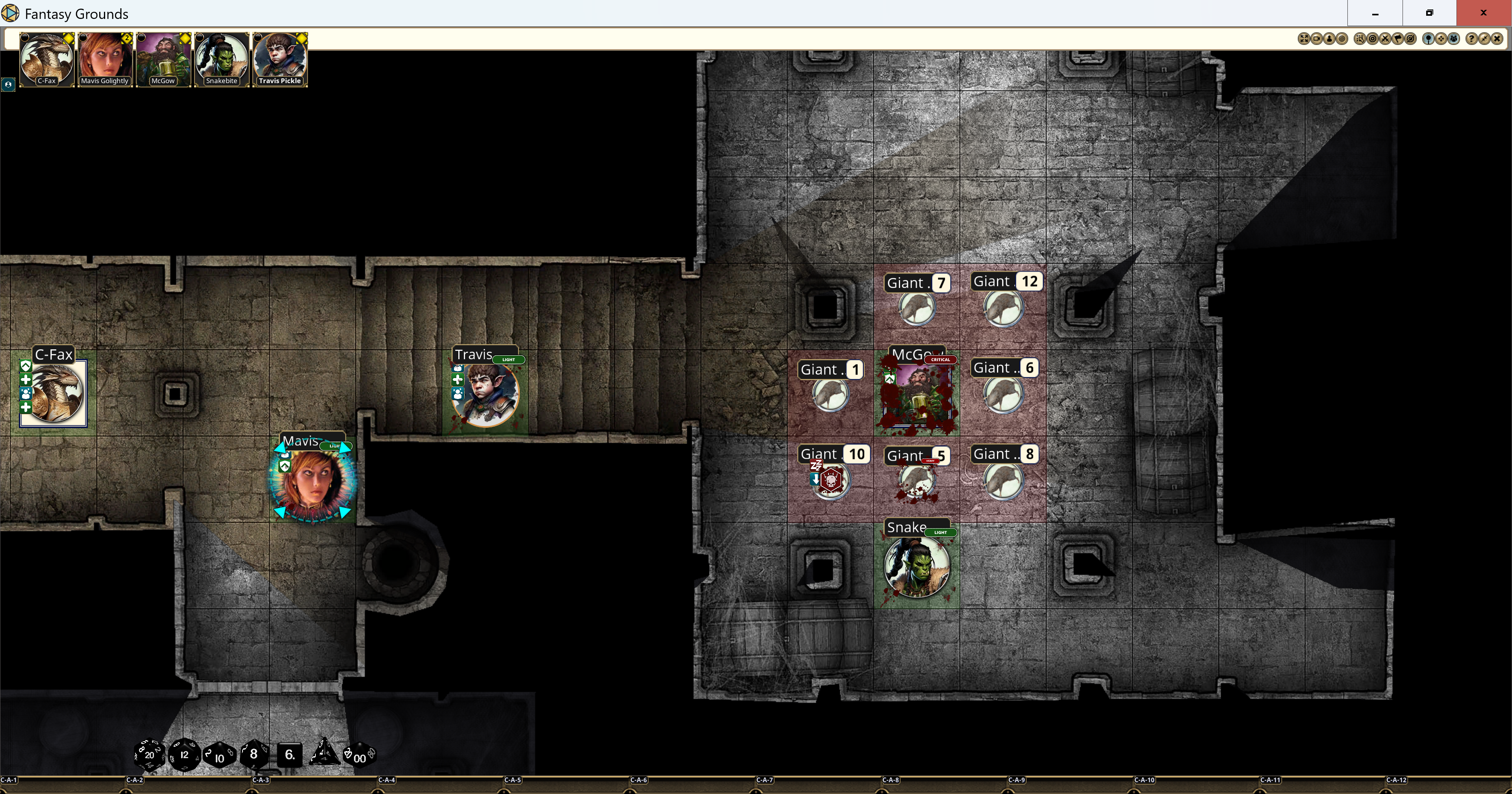Expand the sidebar arrow at the left edge
This screenshot has height=794, width=1512.
coord(8,85)
